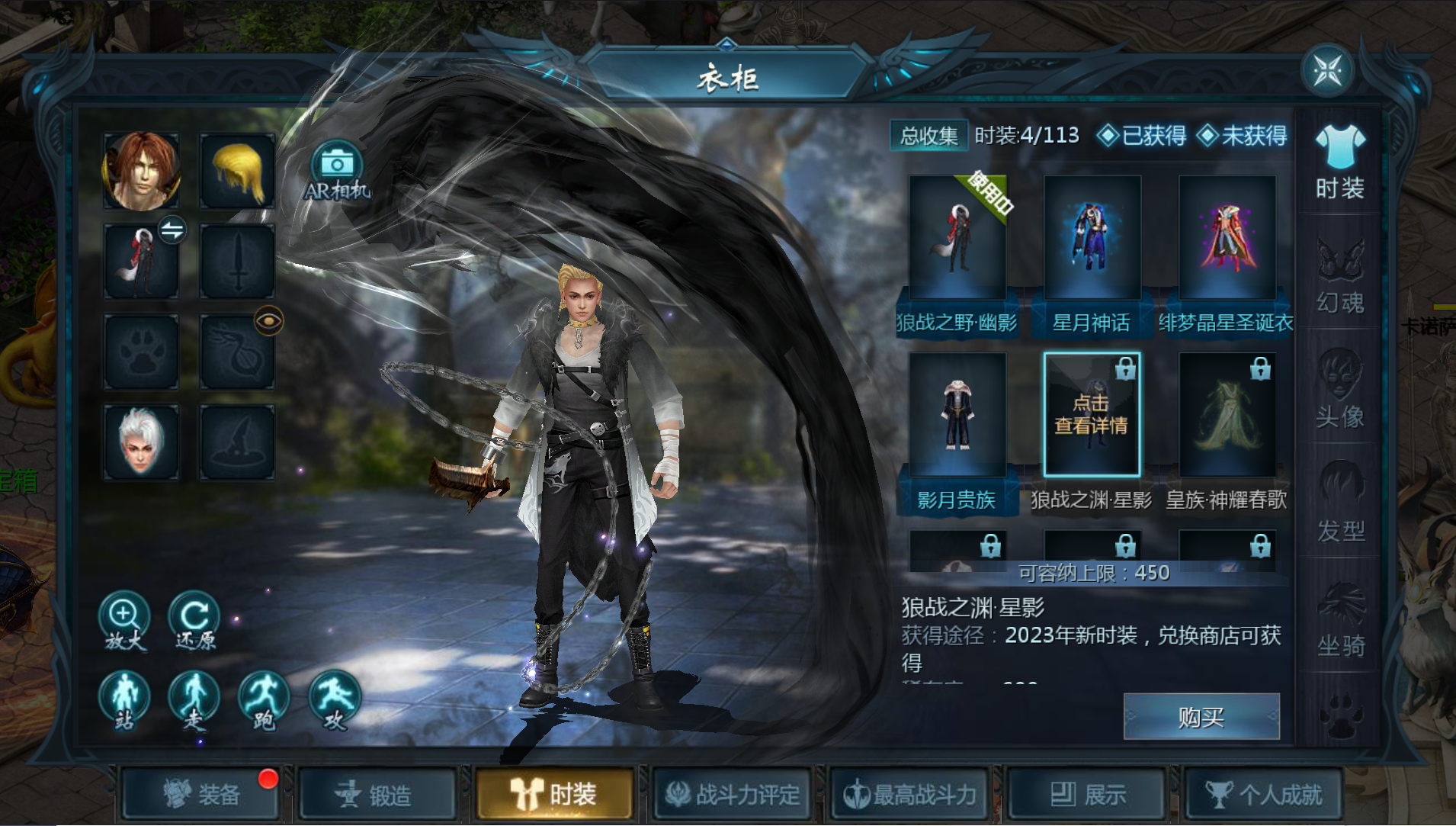Select the 狼战之野·幽影 outfit in use
Image resolution: width=1456 pixels, height=826 pixels.
(x=957, y=238)
